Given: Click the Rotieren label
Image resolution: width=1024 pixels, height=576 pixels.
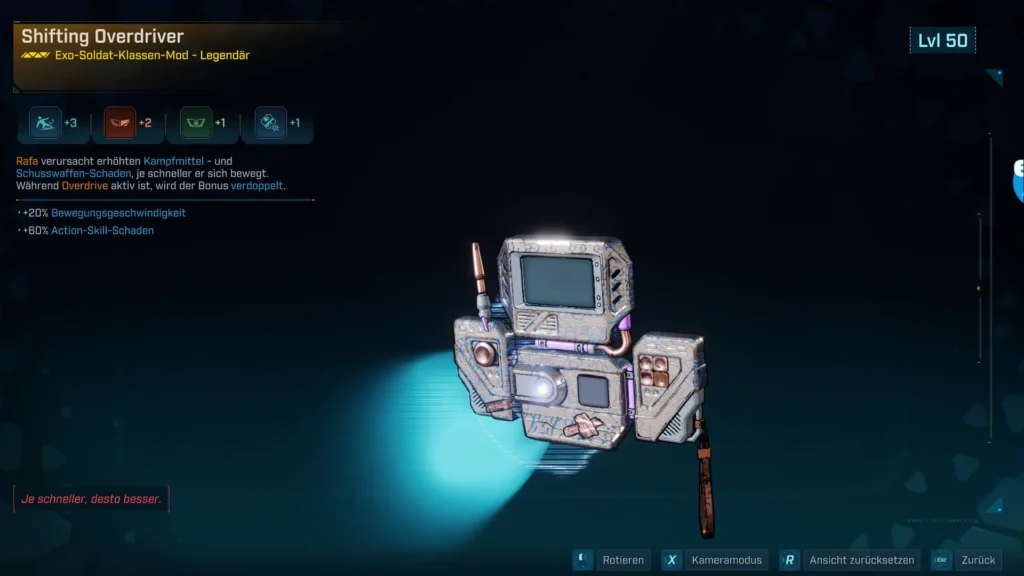Looking at the screenshot, I should tap(623, 560).
